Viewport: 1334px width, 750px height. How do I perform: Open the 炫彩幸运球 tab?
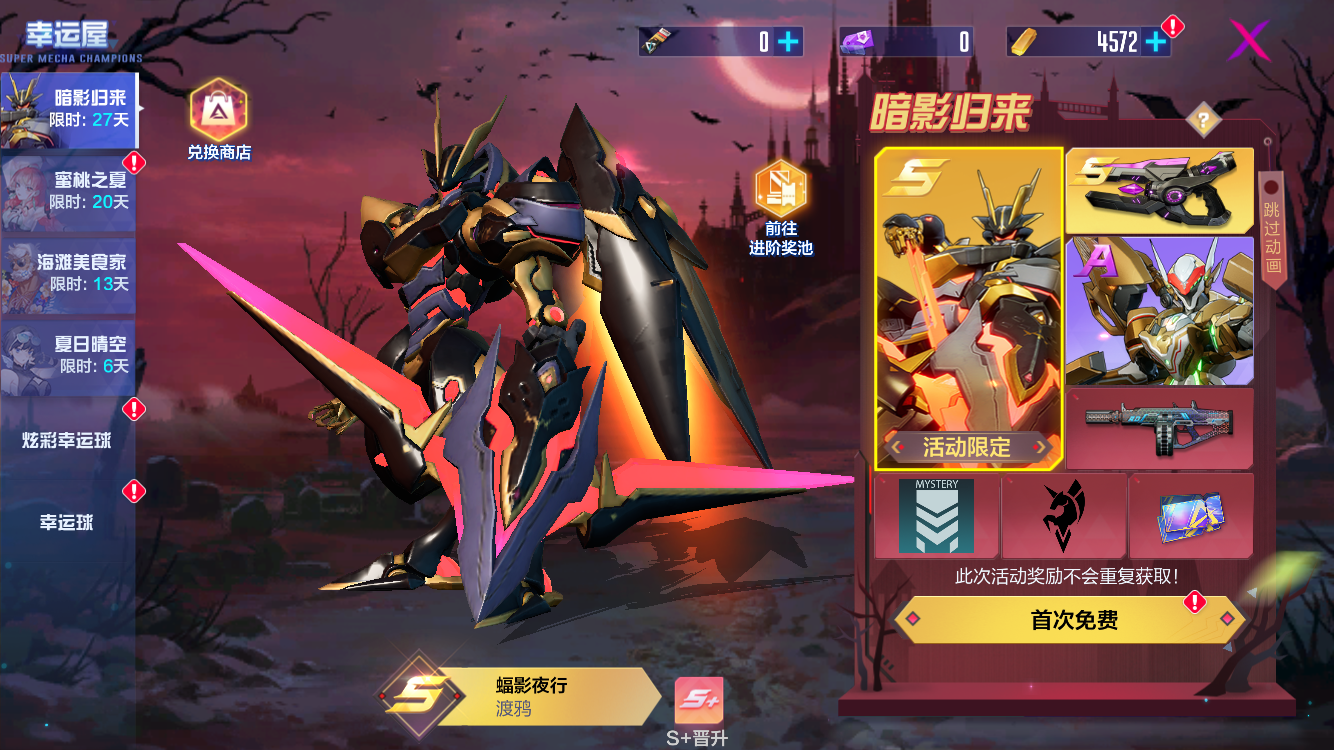pos(68,440)
